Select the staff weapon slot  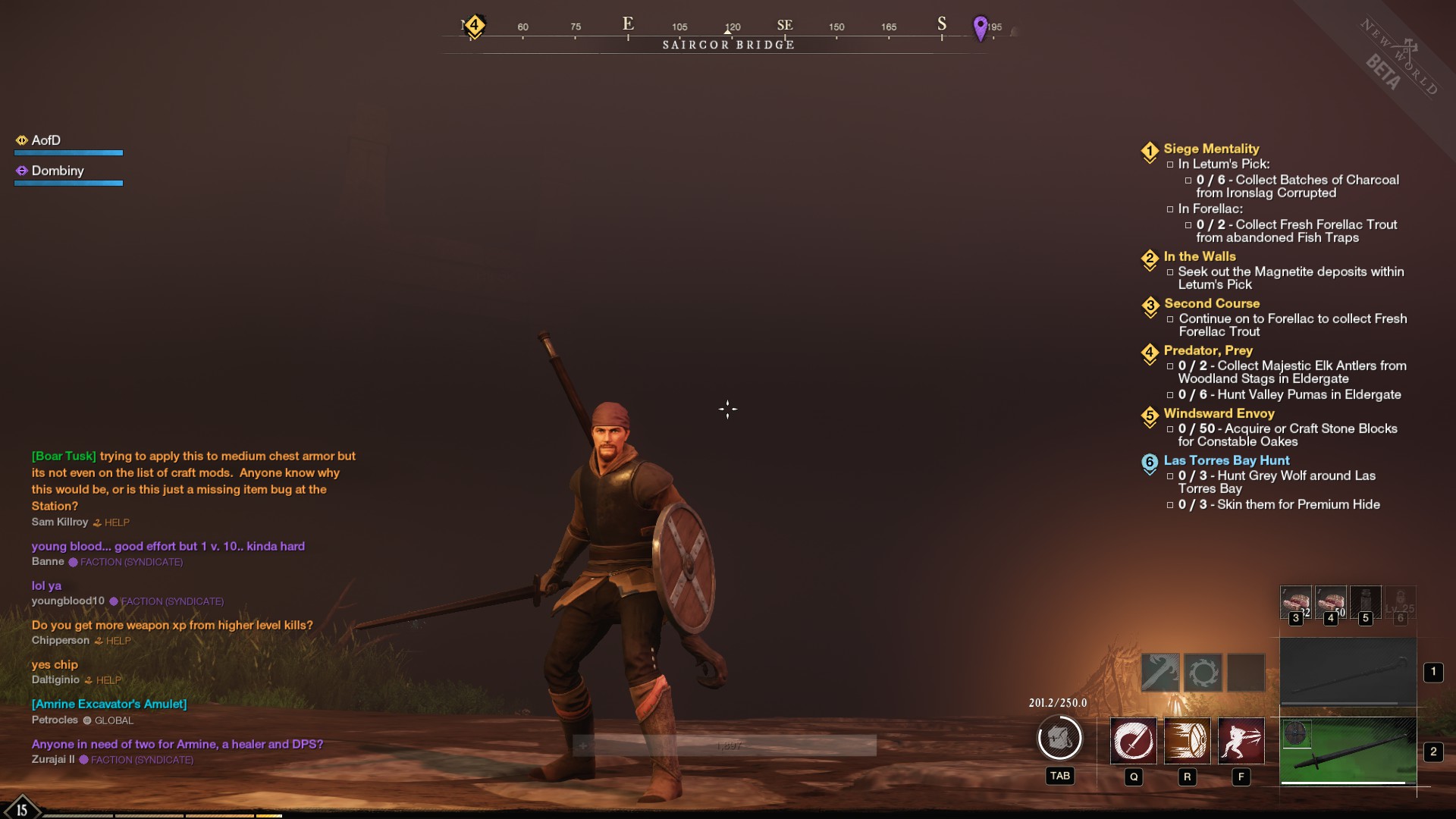point(1348,673)
